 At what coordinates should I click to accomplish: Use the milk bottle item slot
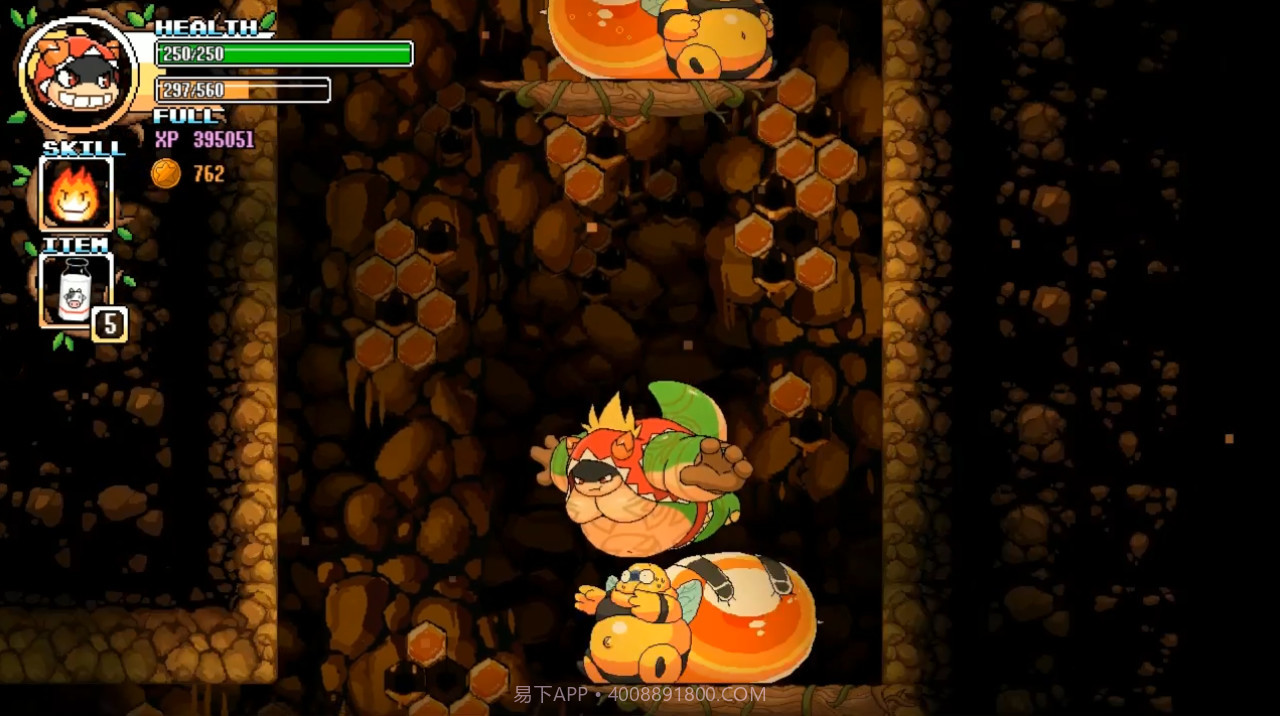[x=75, y=290]
